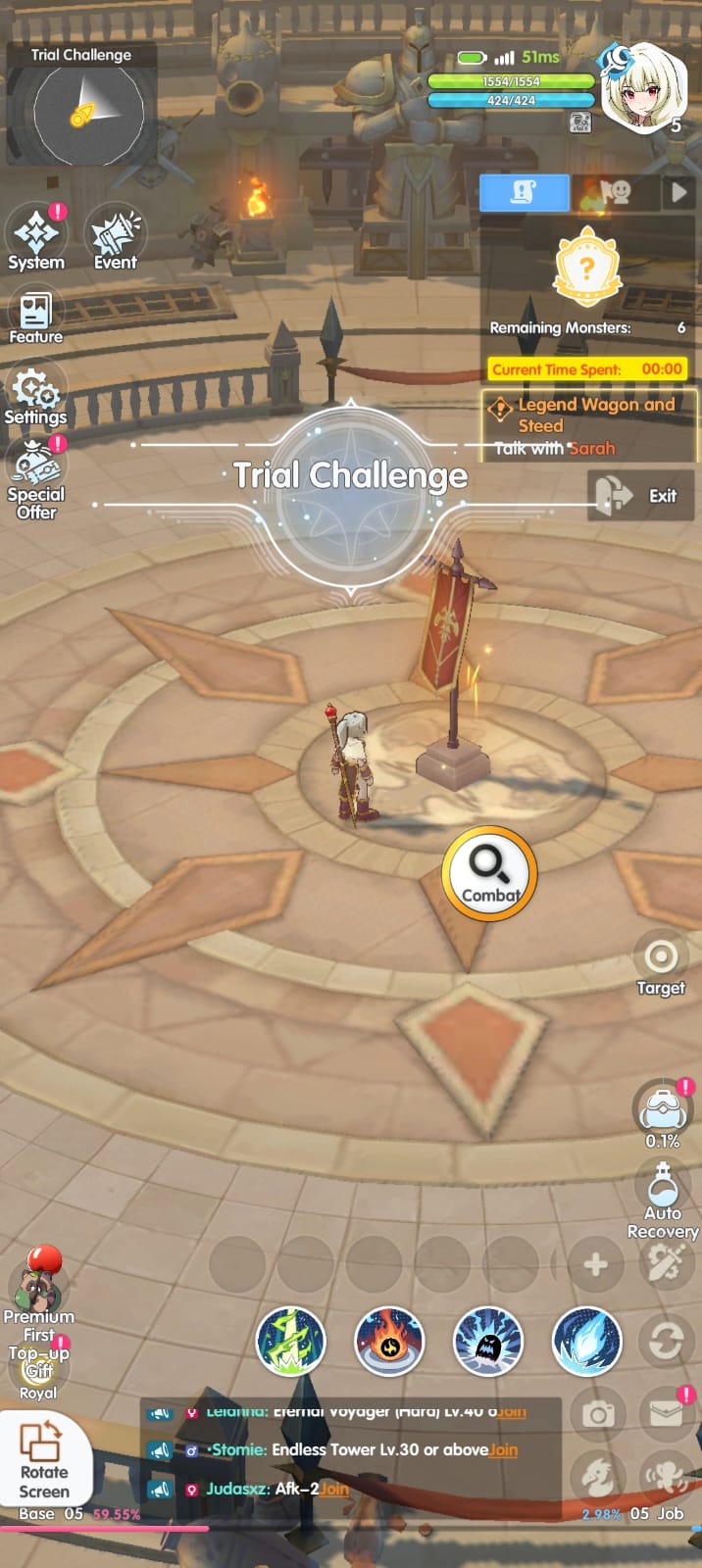Collapse the quest panel with the arrow
The image size is (702, 1568).
(678, 193)
